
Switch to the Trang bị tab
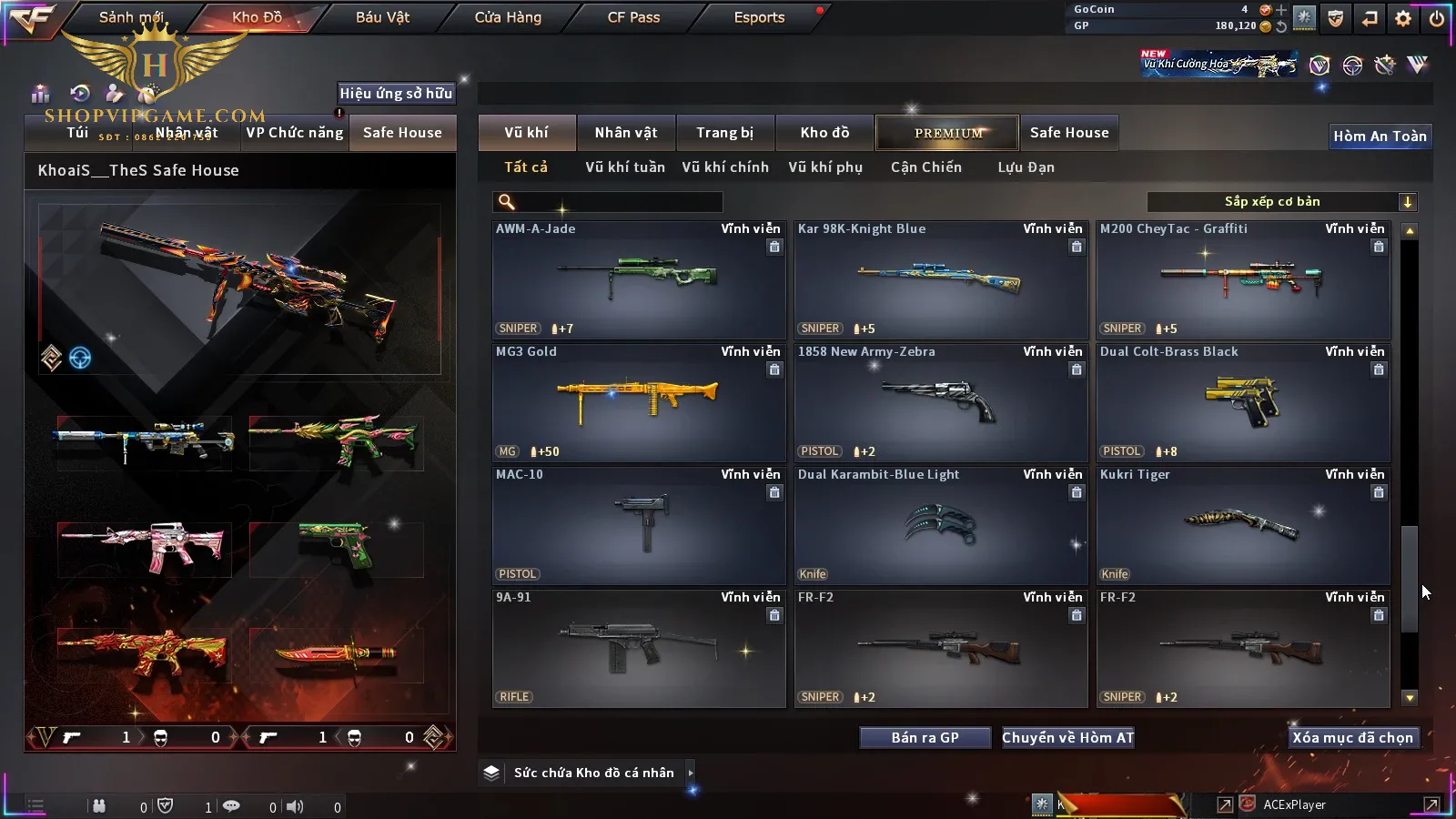[724, 133]
